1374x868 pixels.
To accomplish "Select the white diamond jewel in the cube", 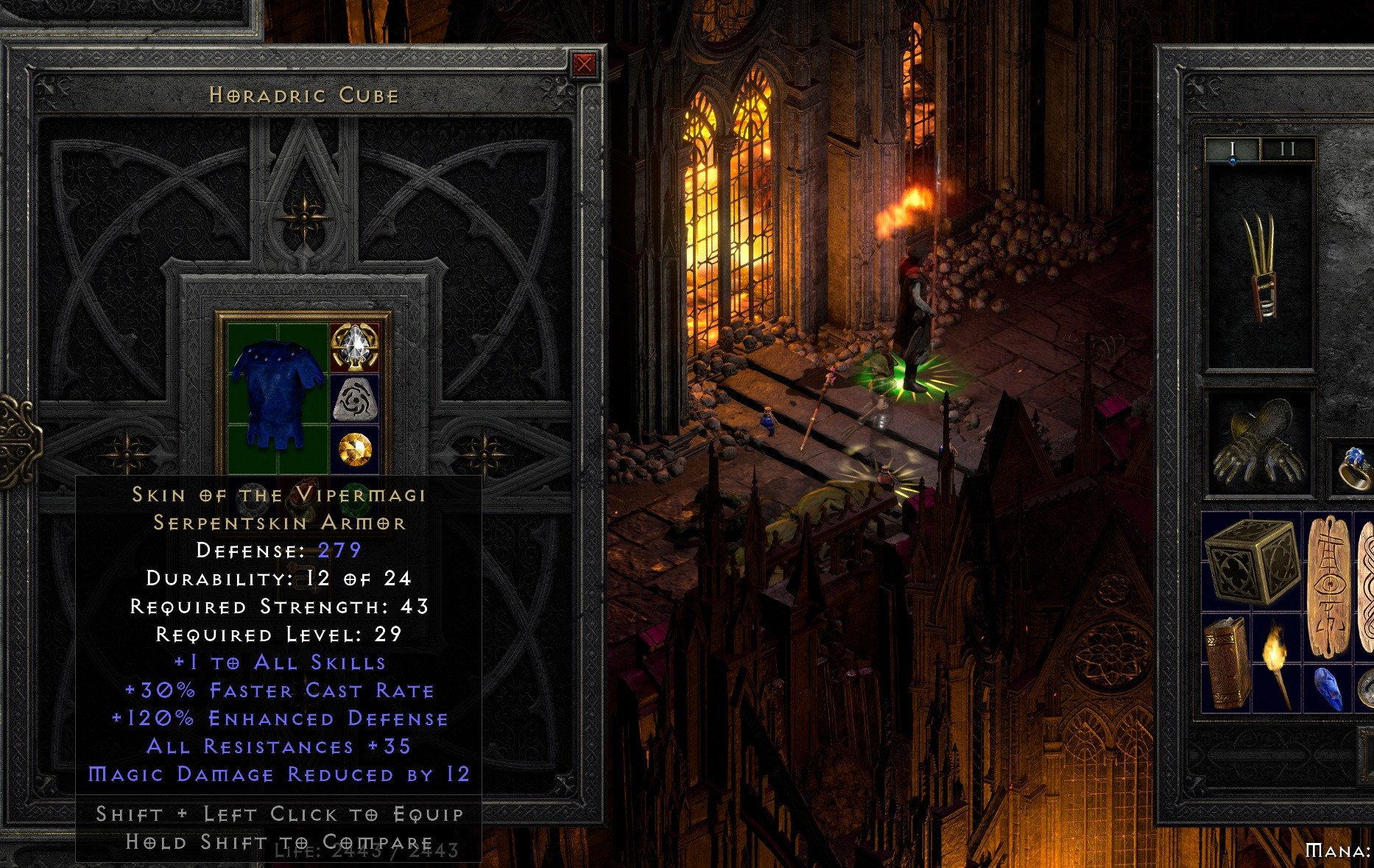I will pyautogui.click(x=355, y=346).
